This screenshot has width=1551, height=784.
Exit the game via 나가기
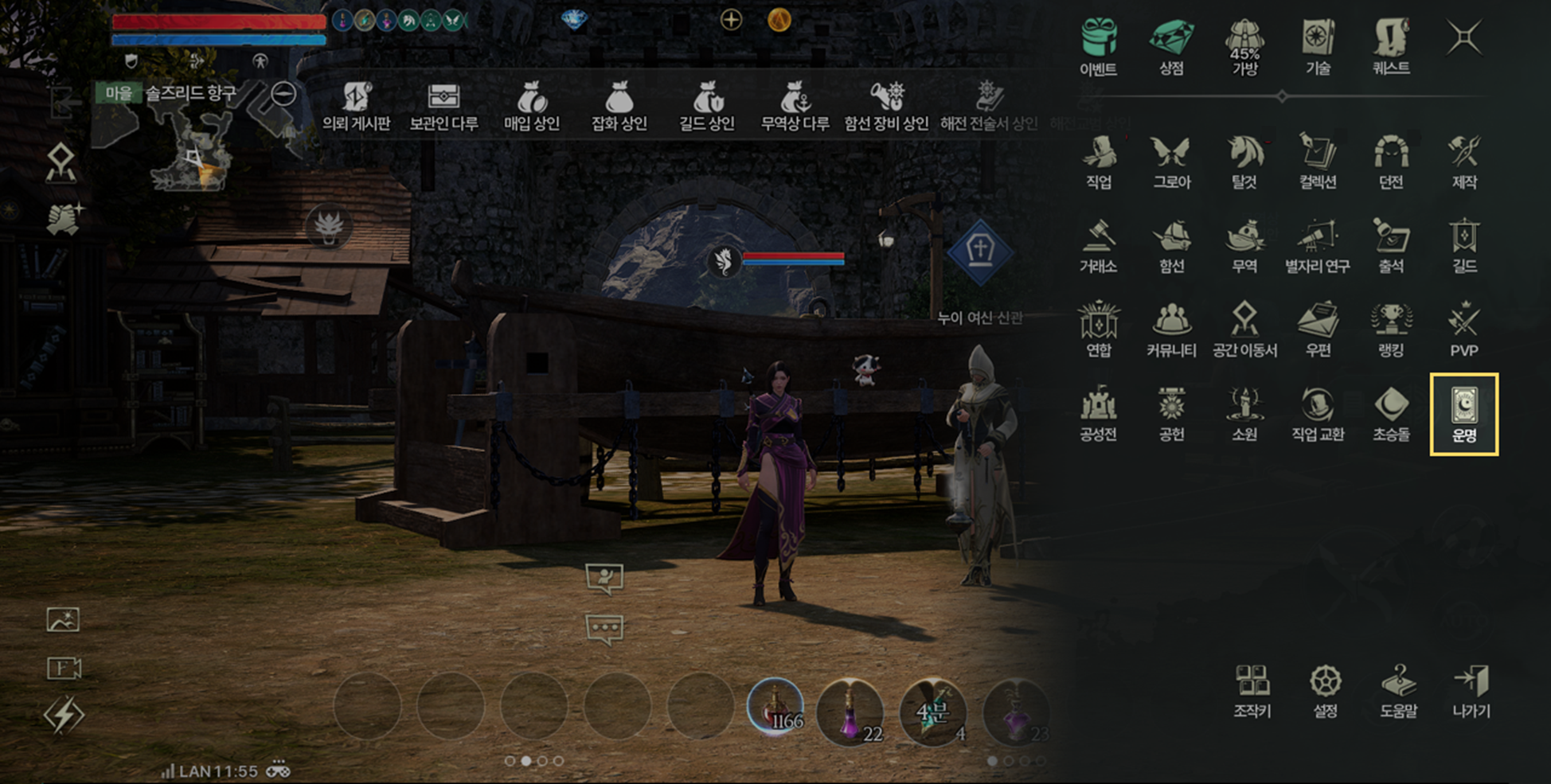(x=1471, y=691)
